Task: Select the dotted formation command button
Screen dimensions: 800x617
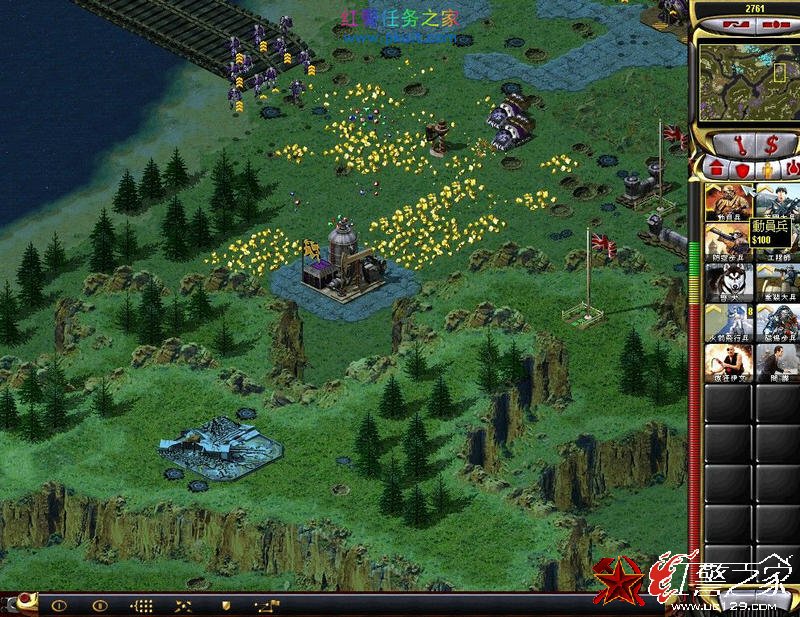Action: (141, 605)
